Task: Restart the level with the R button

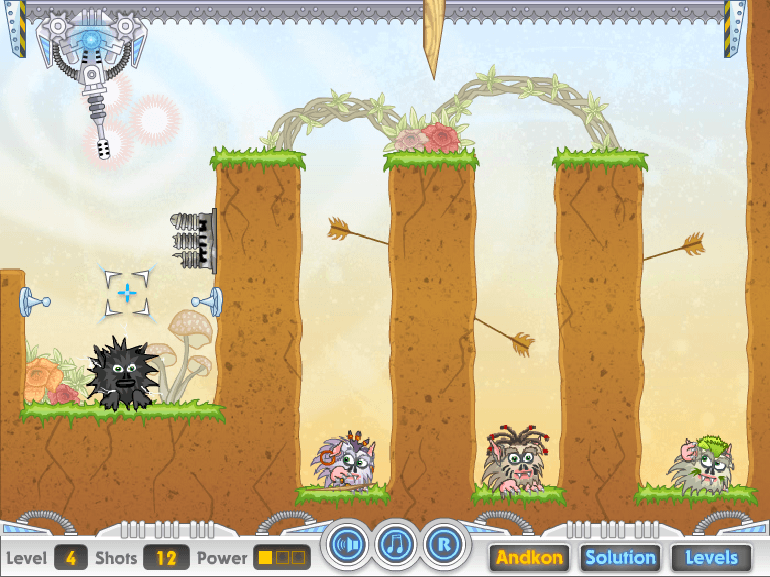Action: pyautogui.click(x=443, y=545)
